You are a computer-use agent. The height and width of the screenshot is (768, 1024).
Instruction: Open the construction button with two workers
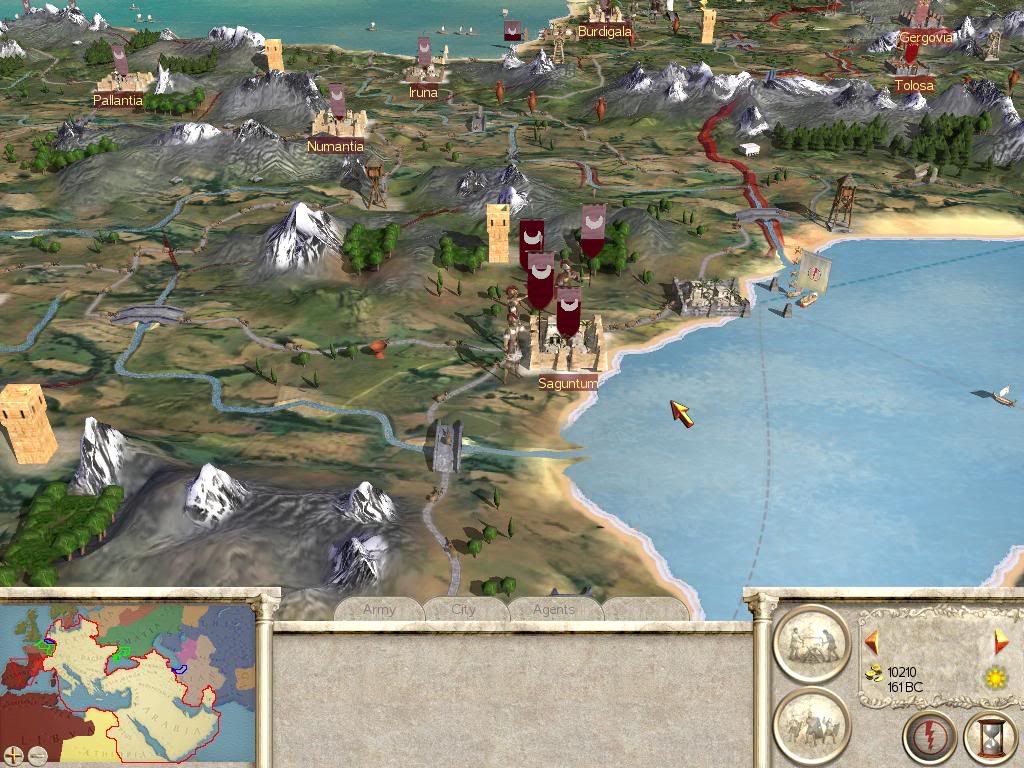(x=811, y=643)
